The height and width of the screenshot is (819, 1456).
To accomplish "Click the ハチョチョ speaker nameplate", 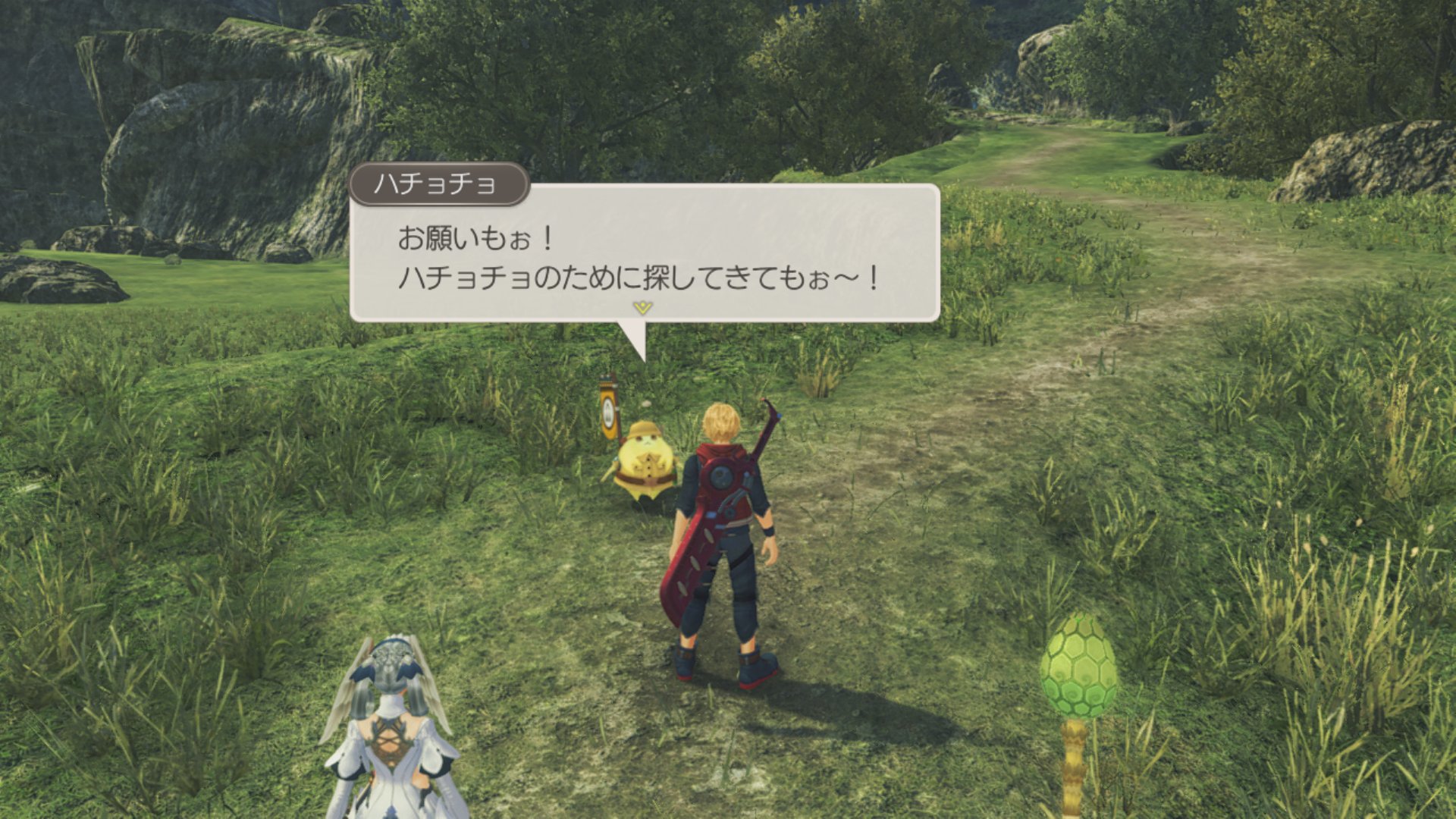I will [x=441, y=183].
